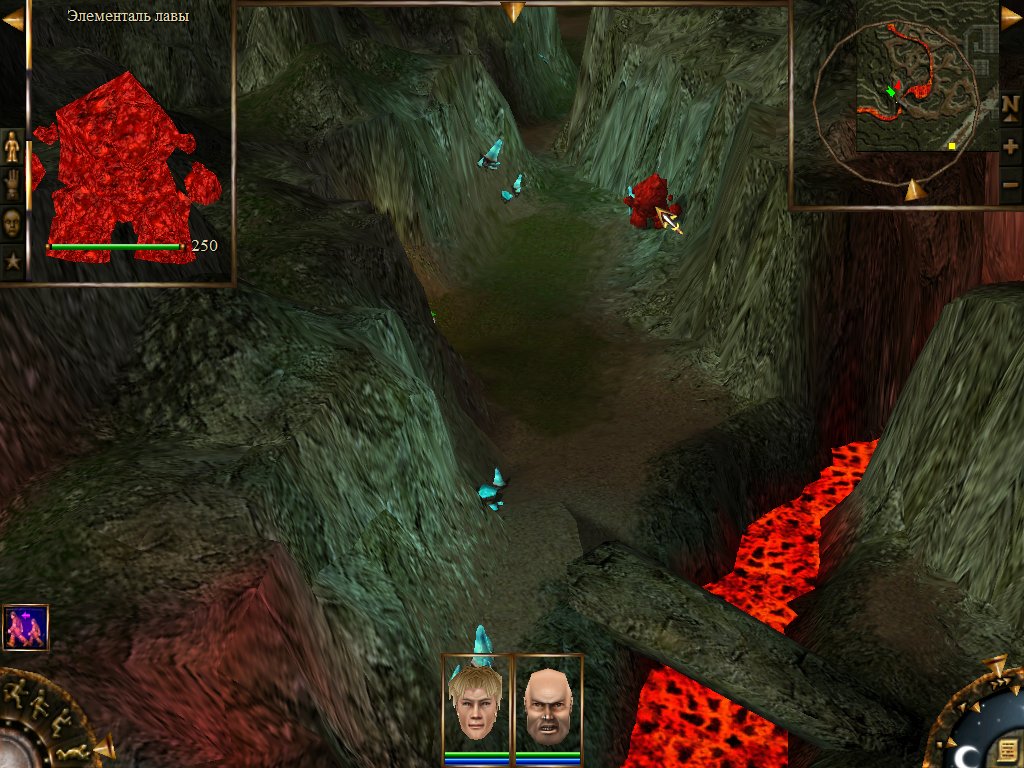The image size is (1024, 768).
Task: Switch to the face portrait tab
Action: click(12, 222)
